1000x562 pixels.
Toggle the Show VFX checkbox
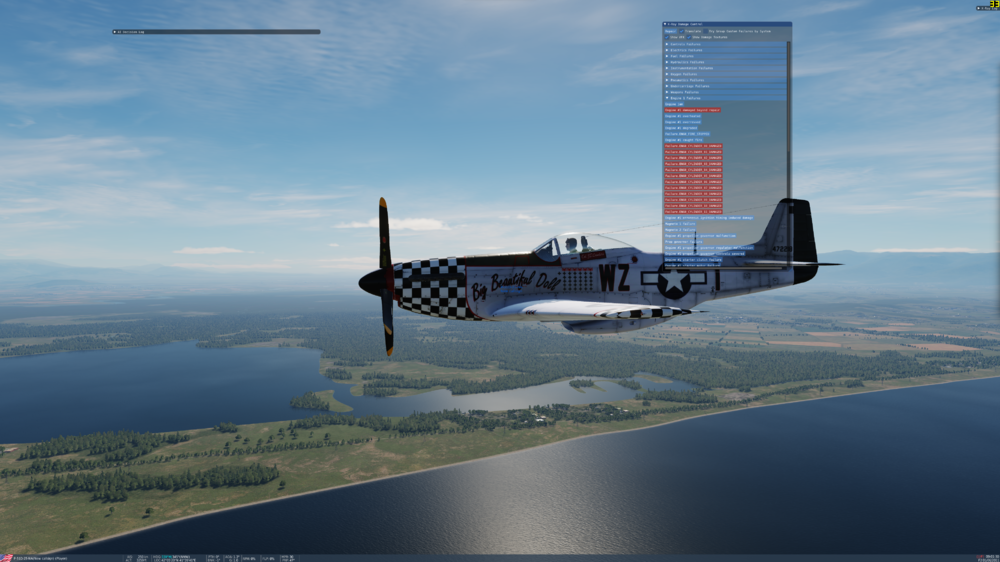point(667,37)
